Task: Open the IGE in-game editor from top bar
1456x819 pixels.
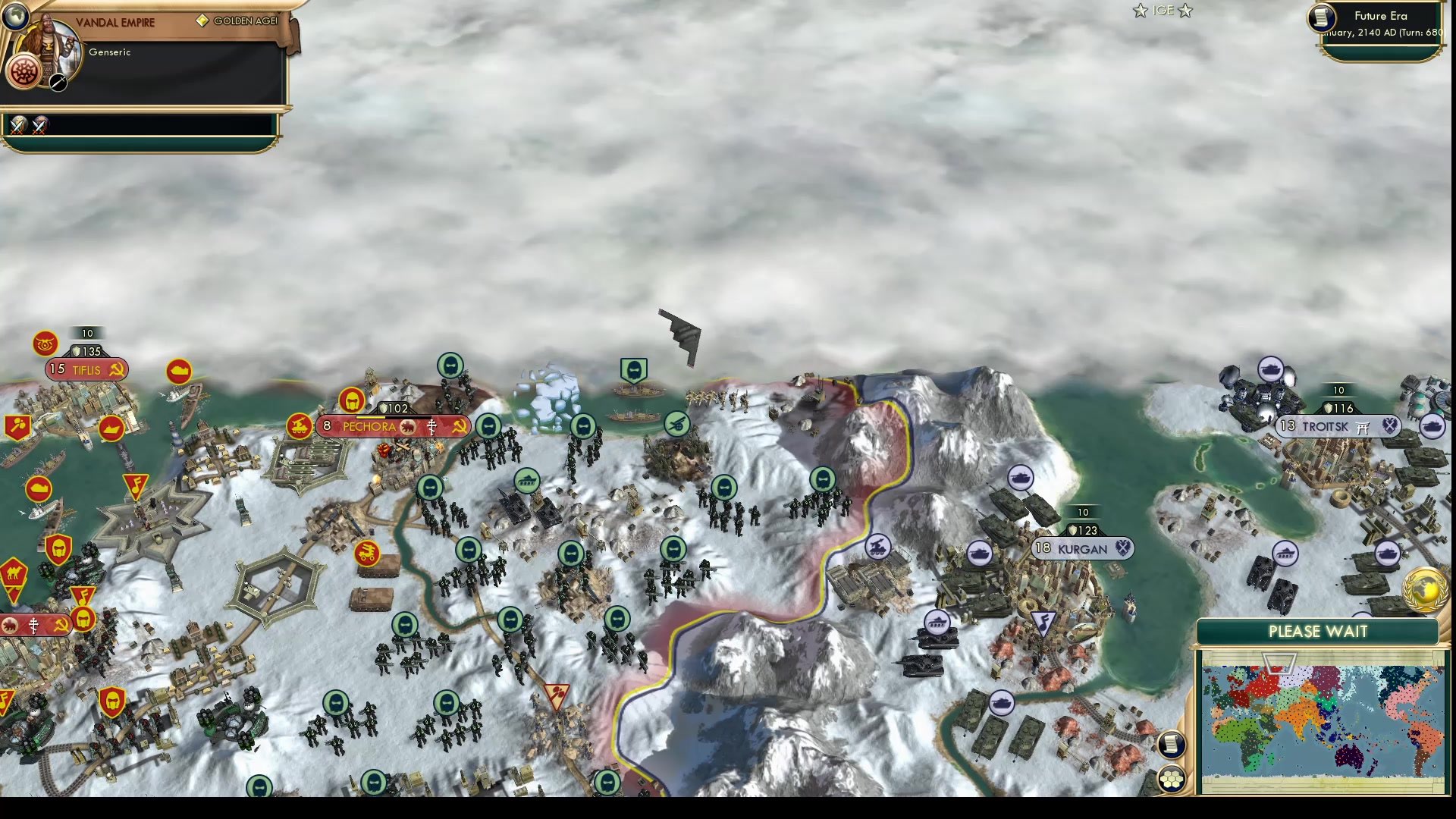Action: [x=1162, y=11]
